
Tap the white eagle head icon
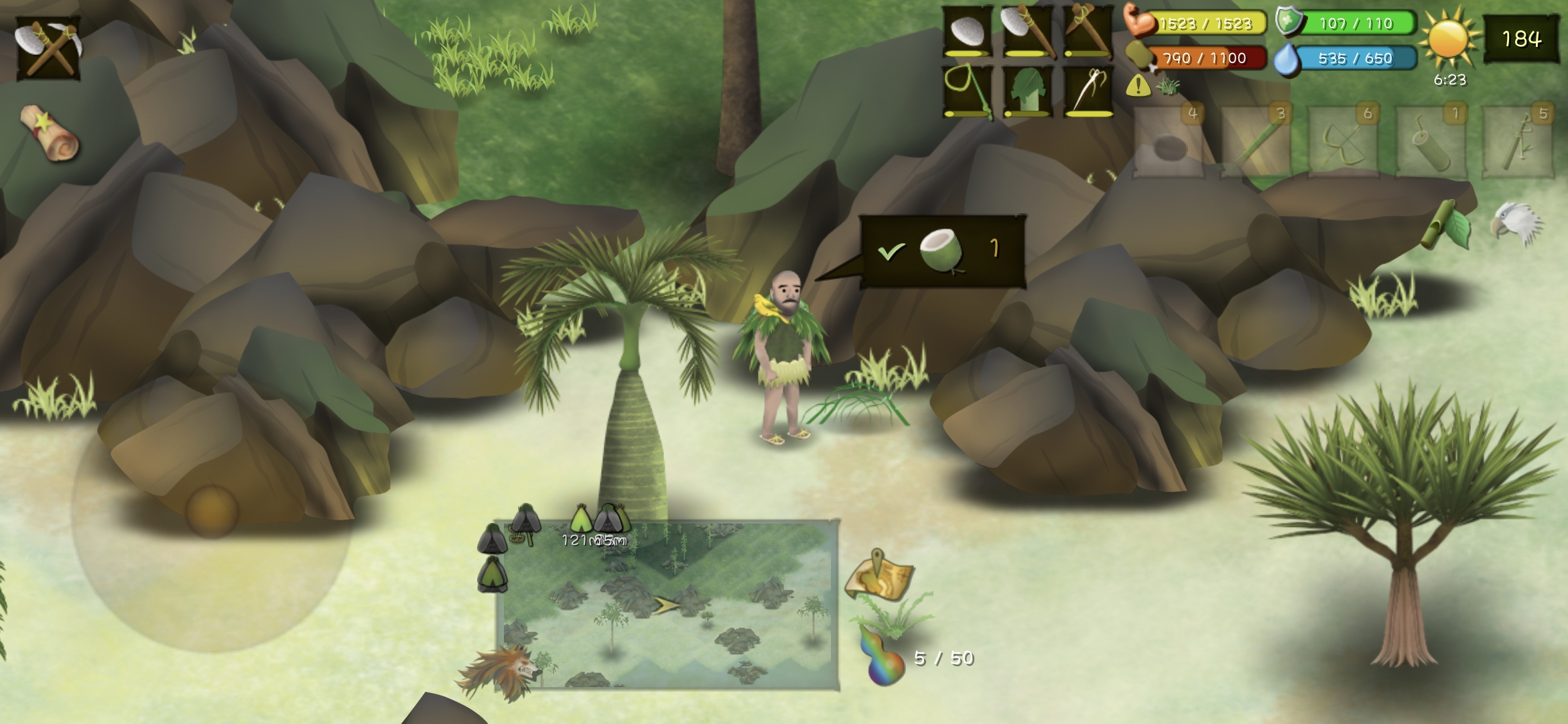coord(1516,223)
